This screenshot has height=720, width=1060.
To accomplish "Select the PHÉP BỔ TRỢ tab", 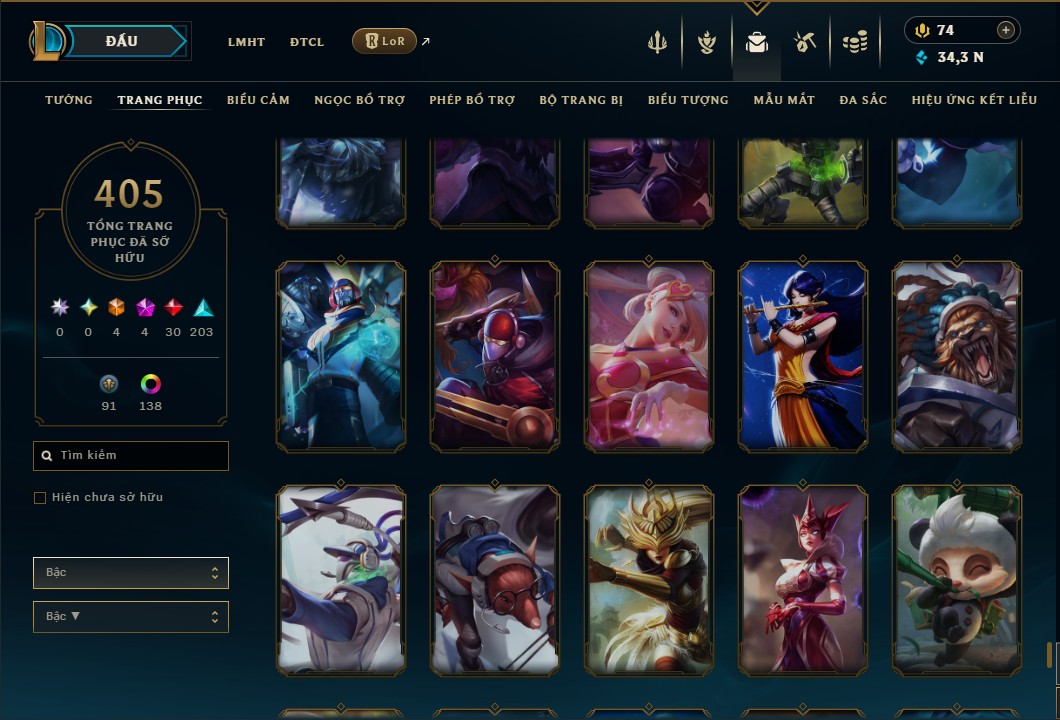I will coord(472,100).
